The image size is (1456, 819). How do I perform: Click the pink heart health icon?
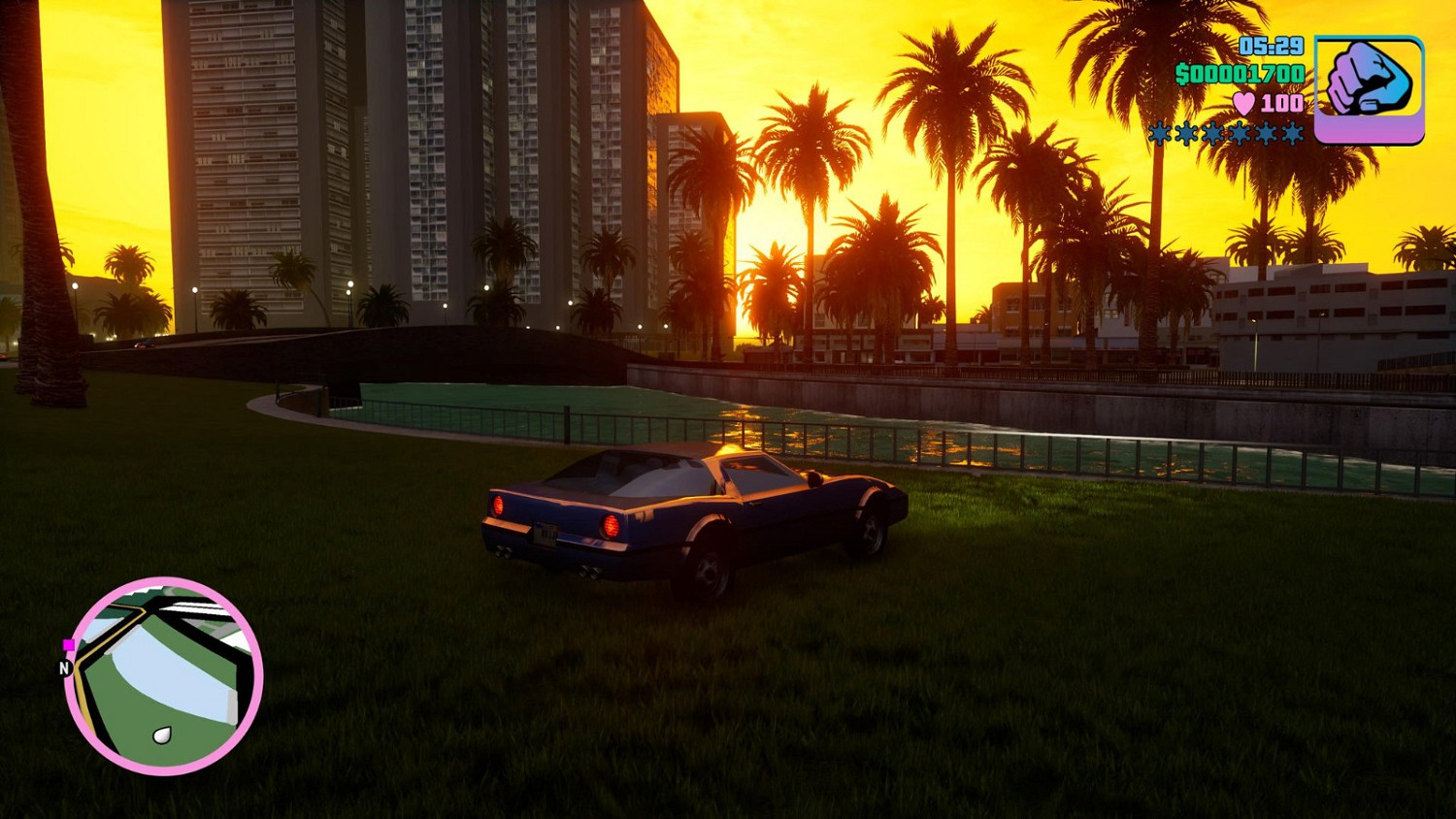1243,104
